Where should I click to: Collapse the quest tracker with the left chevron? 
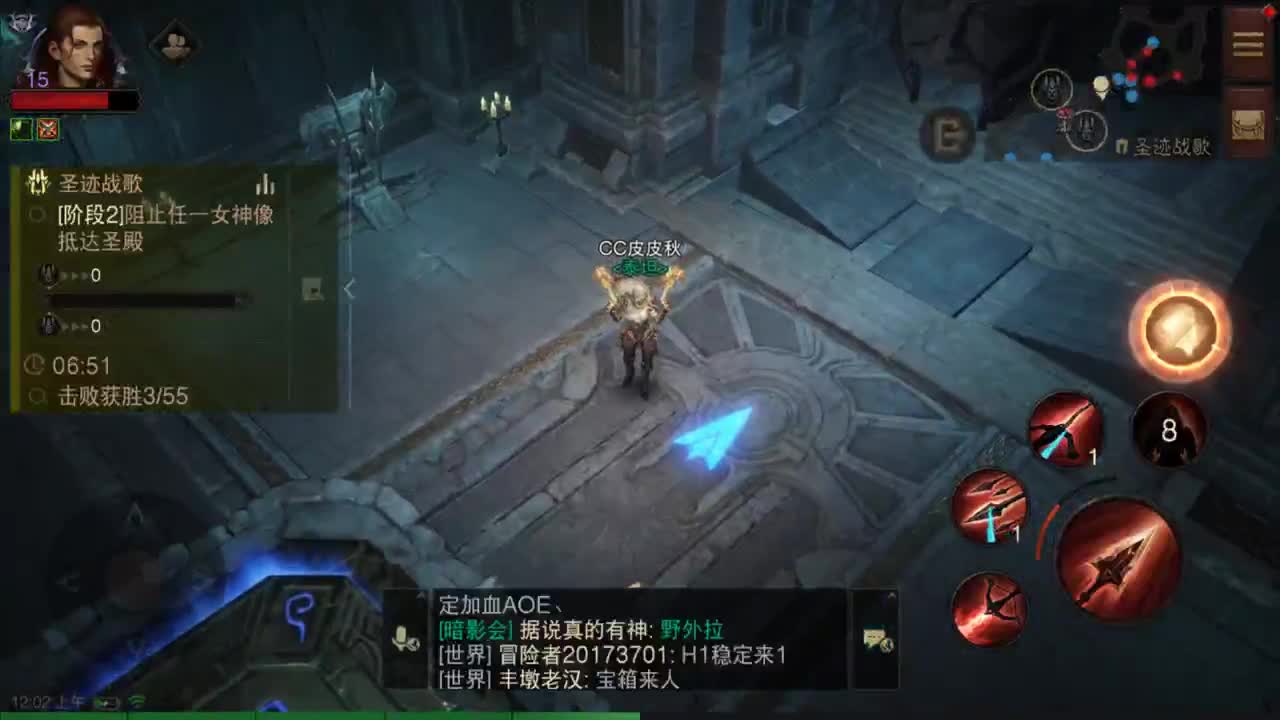click(x=351, y=290)
